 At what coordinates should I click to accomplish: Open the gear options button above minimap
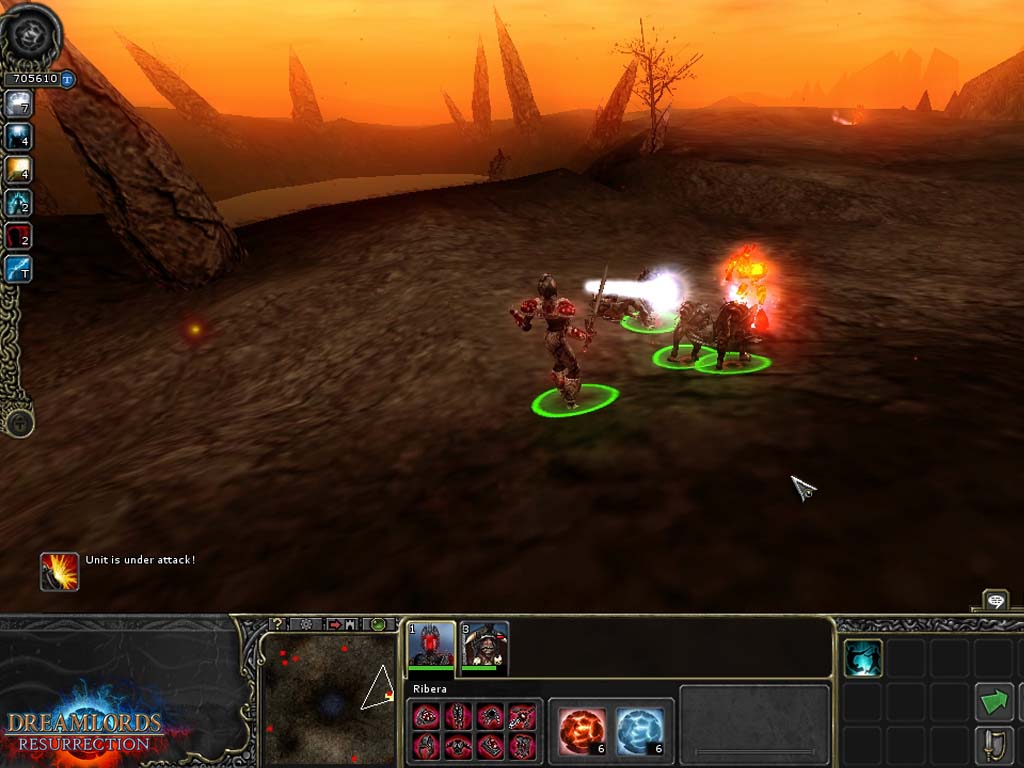(x=304, y=624)
